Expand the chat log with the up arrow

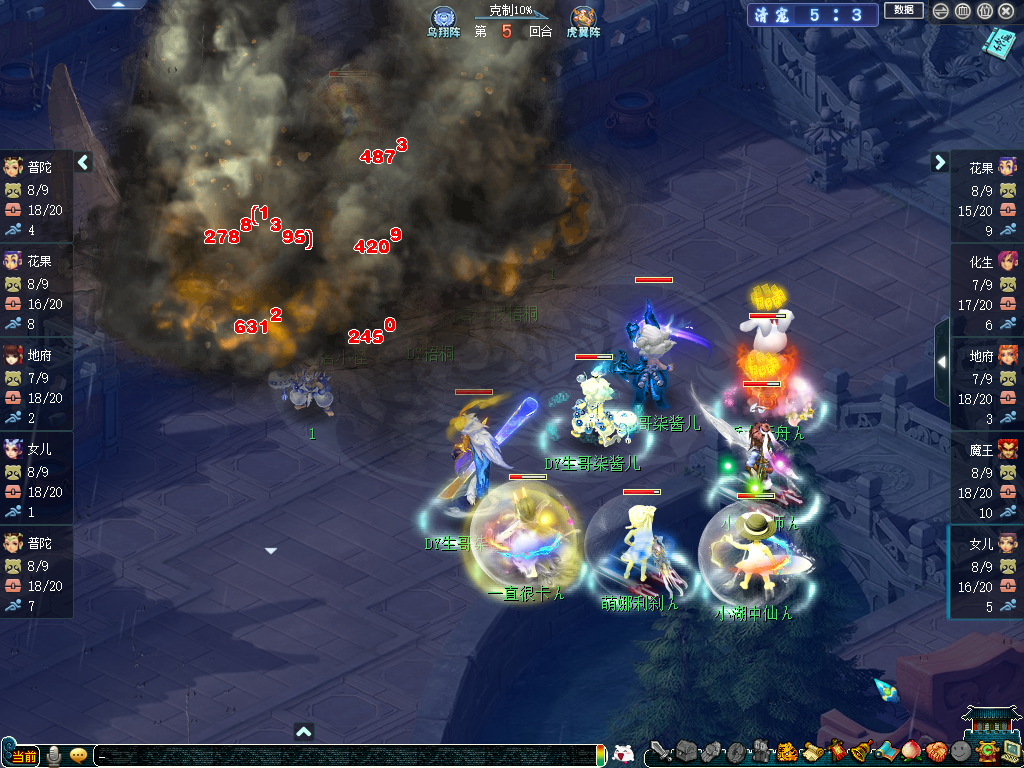click(x=304, y=732)
